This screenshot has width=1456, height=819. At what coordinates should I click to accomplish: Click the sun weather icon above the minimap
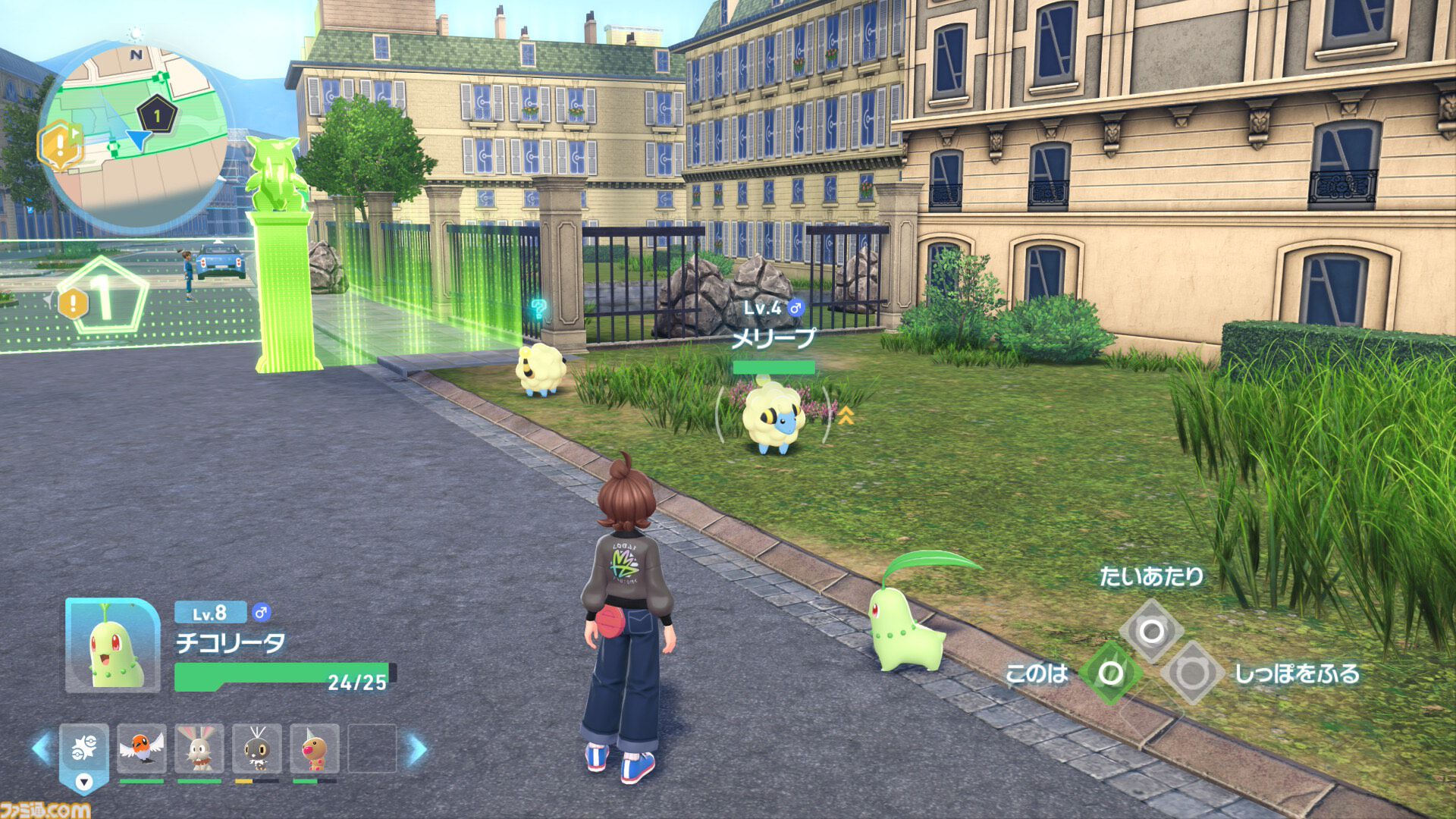[x=133, y=34]
